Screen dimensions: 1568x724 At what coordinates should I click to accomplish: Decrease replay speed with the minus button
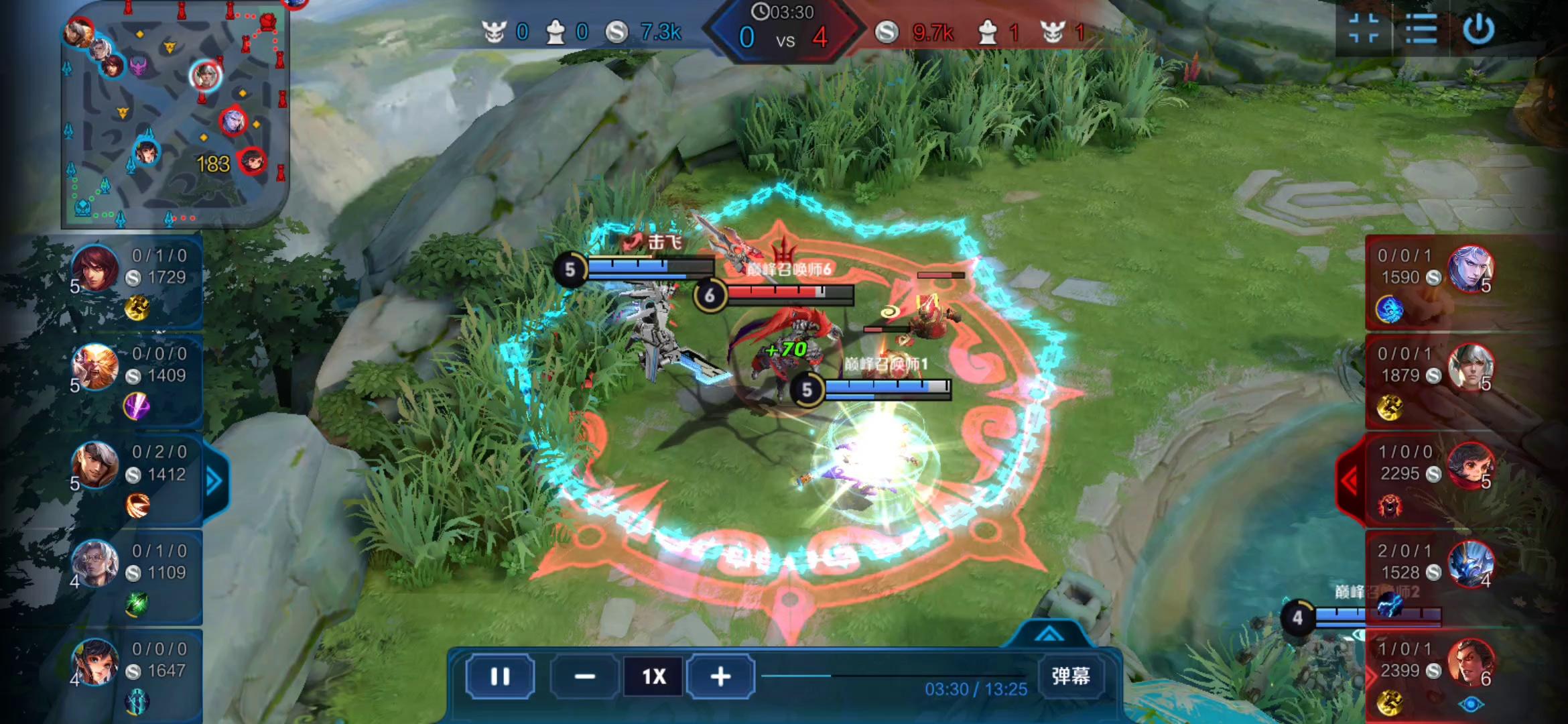click(584, 676)
